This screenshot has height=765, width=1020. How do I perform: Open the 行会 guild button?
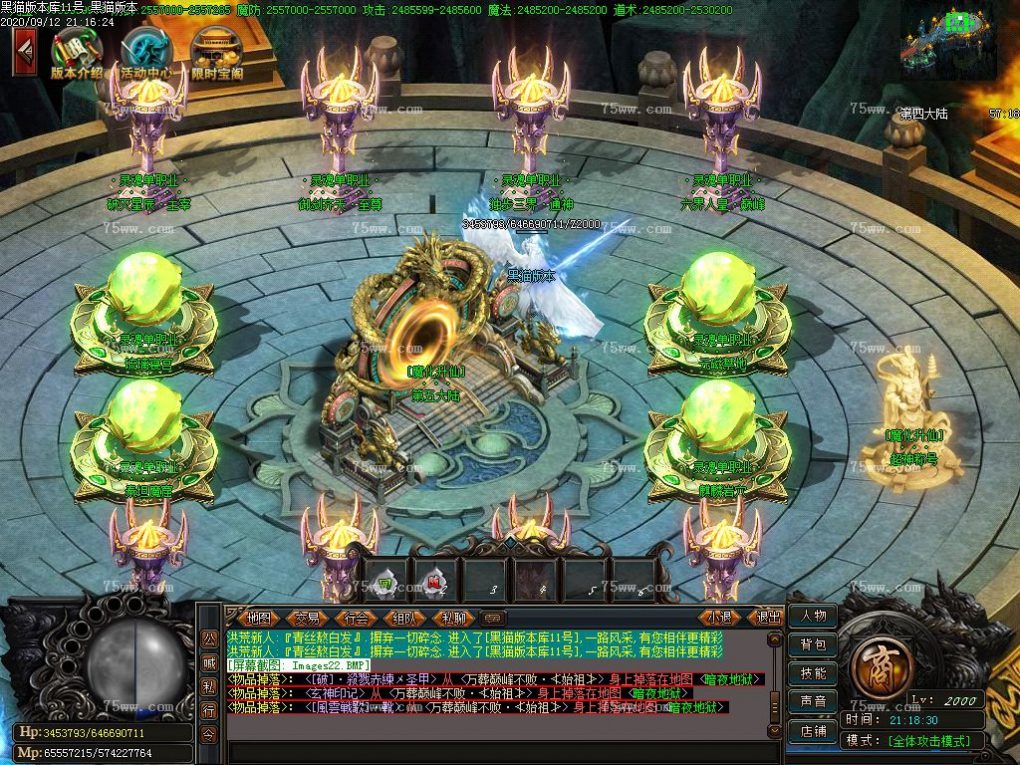[356, 618]
